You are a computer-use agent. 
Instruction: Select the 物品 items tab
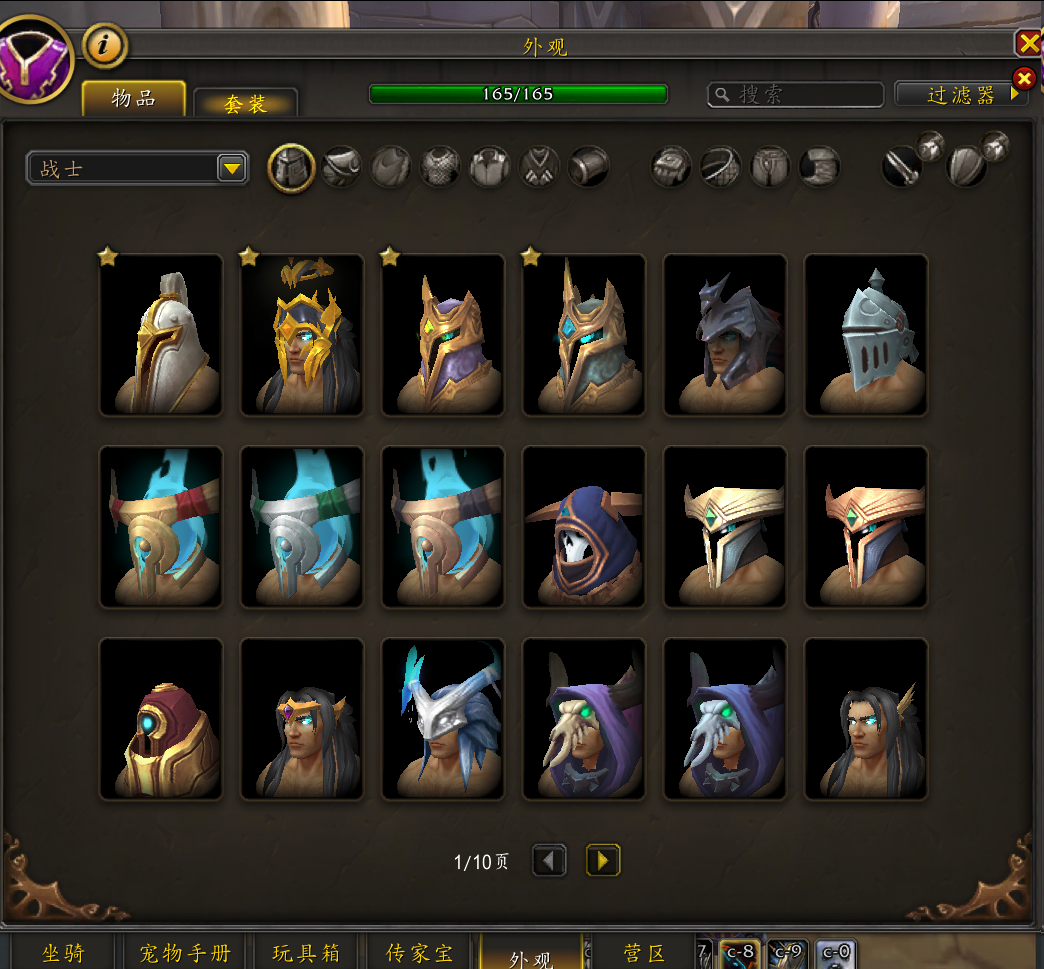(x=134, y=99)
